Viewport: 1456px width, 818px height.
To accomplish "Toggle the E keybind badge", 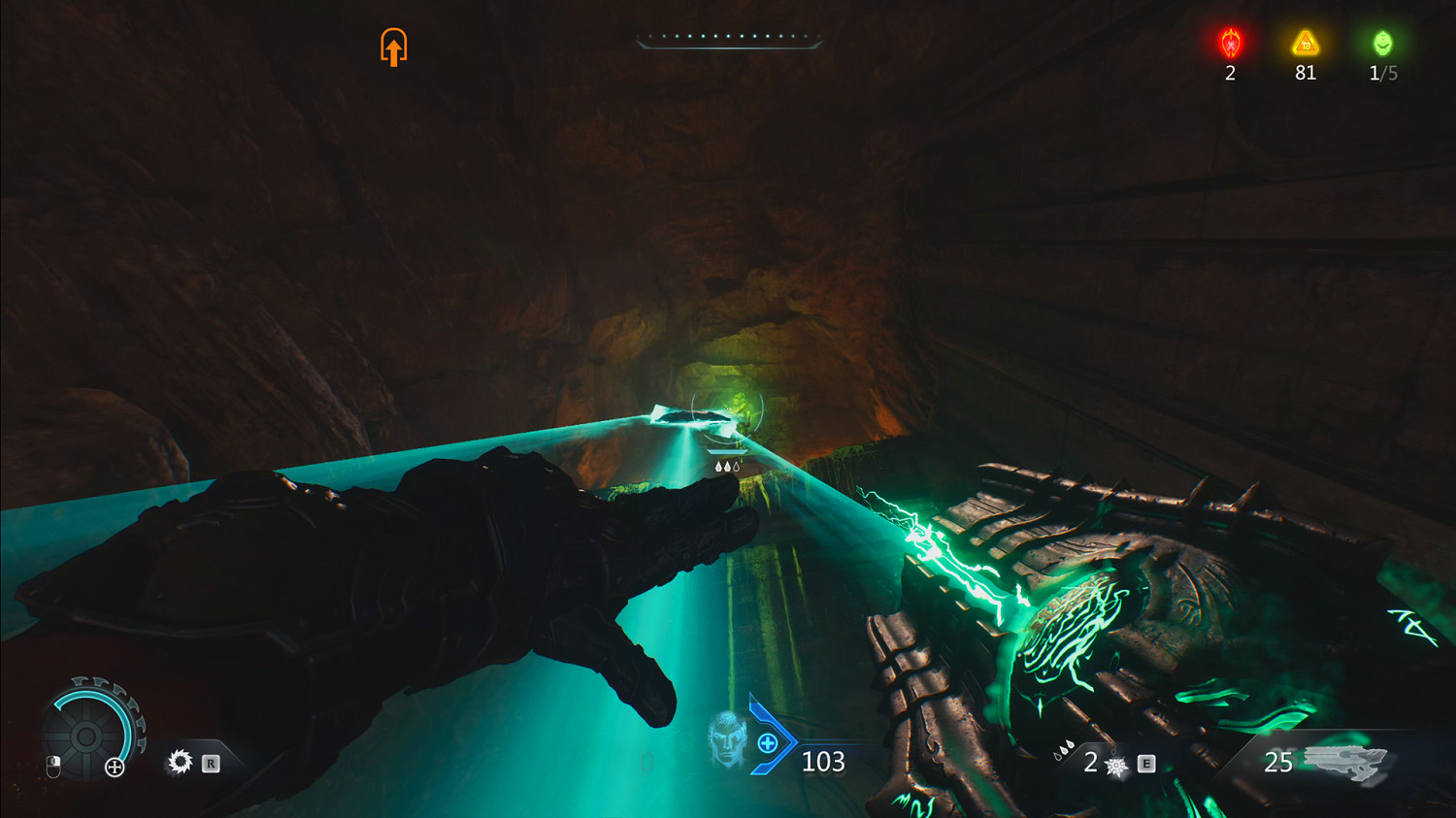I will [1147, 765].
